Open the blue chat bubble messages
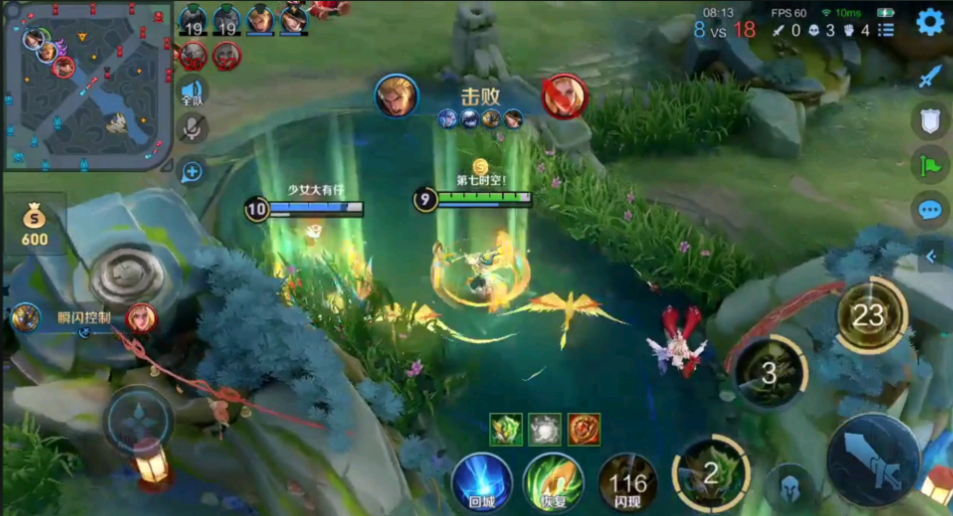Screen dimensions: 953x516 pos(930,210)
